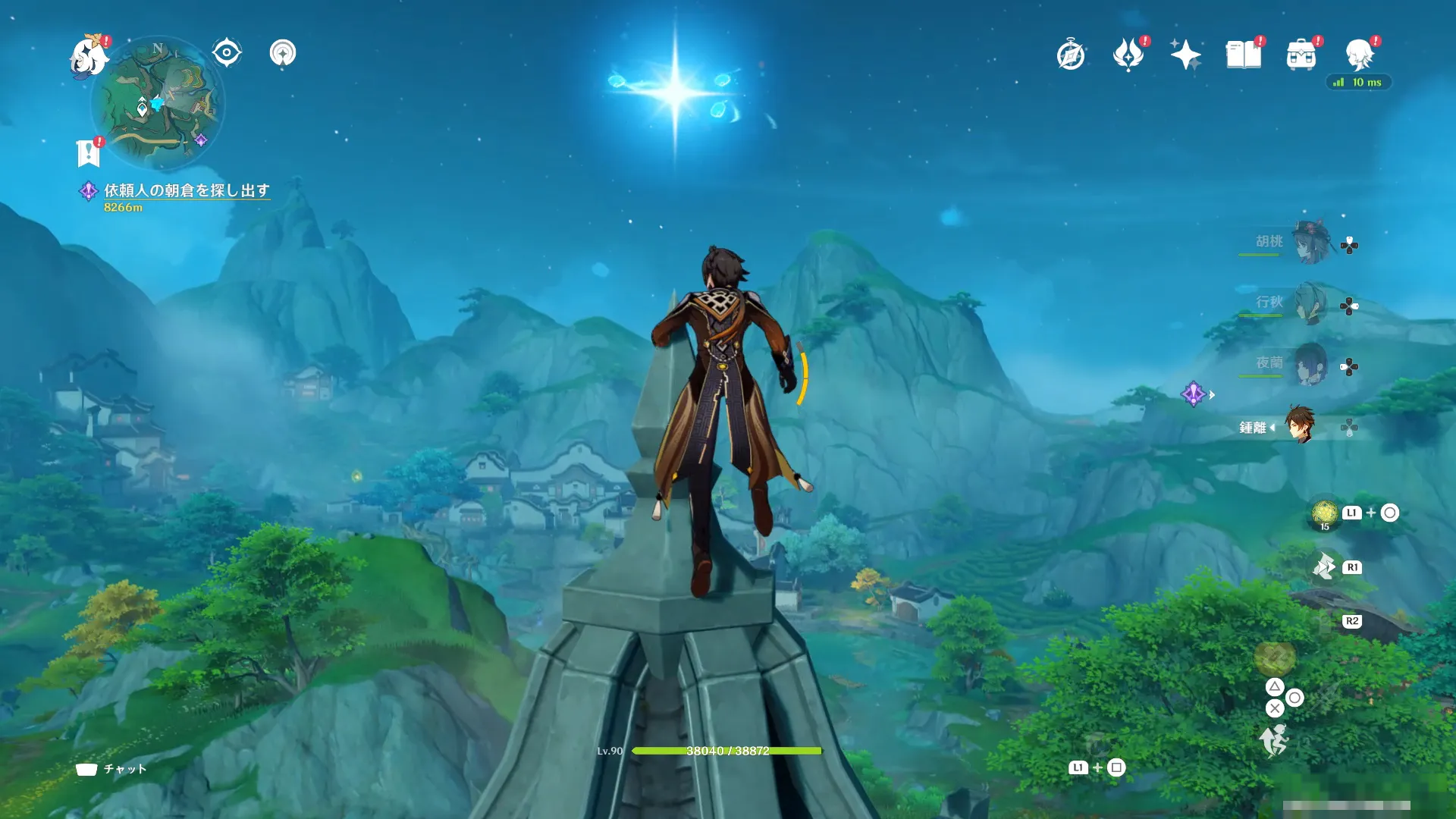Open the compass adventure icon
The height and width of the screenshot is (819, 1456).
pos(1070,55)
